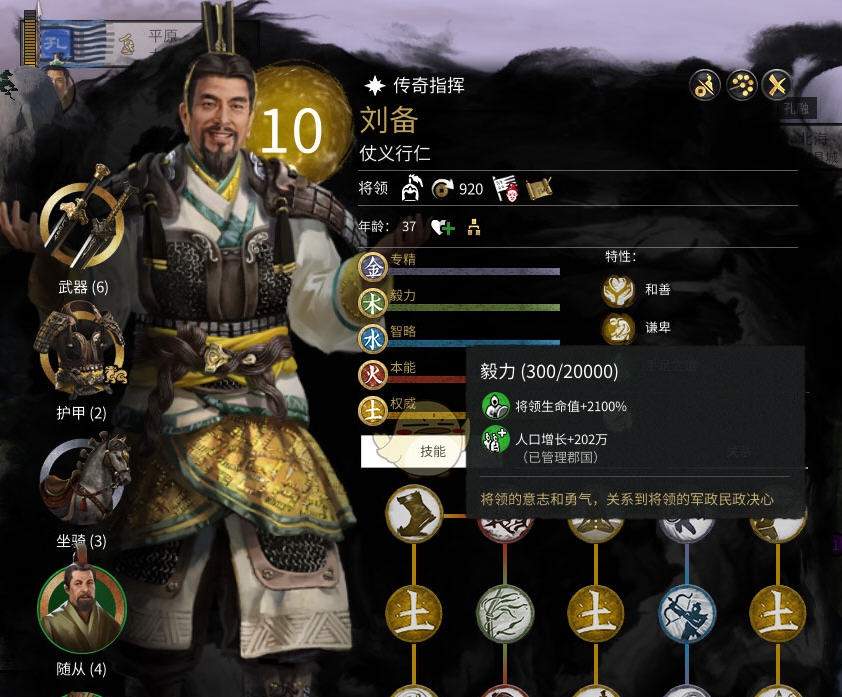The height and width of the screenshot is (697, 842).
Task: Select the 专精 metal attribute icon
Action: coord(373,266)
